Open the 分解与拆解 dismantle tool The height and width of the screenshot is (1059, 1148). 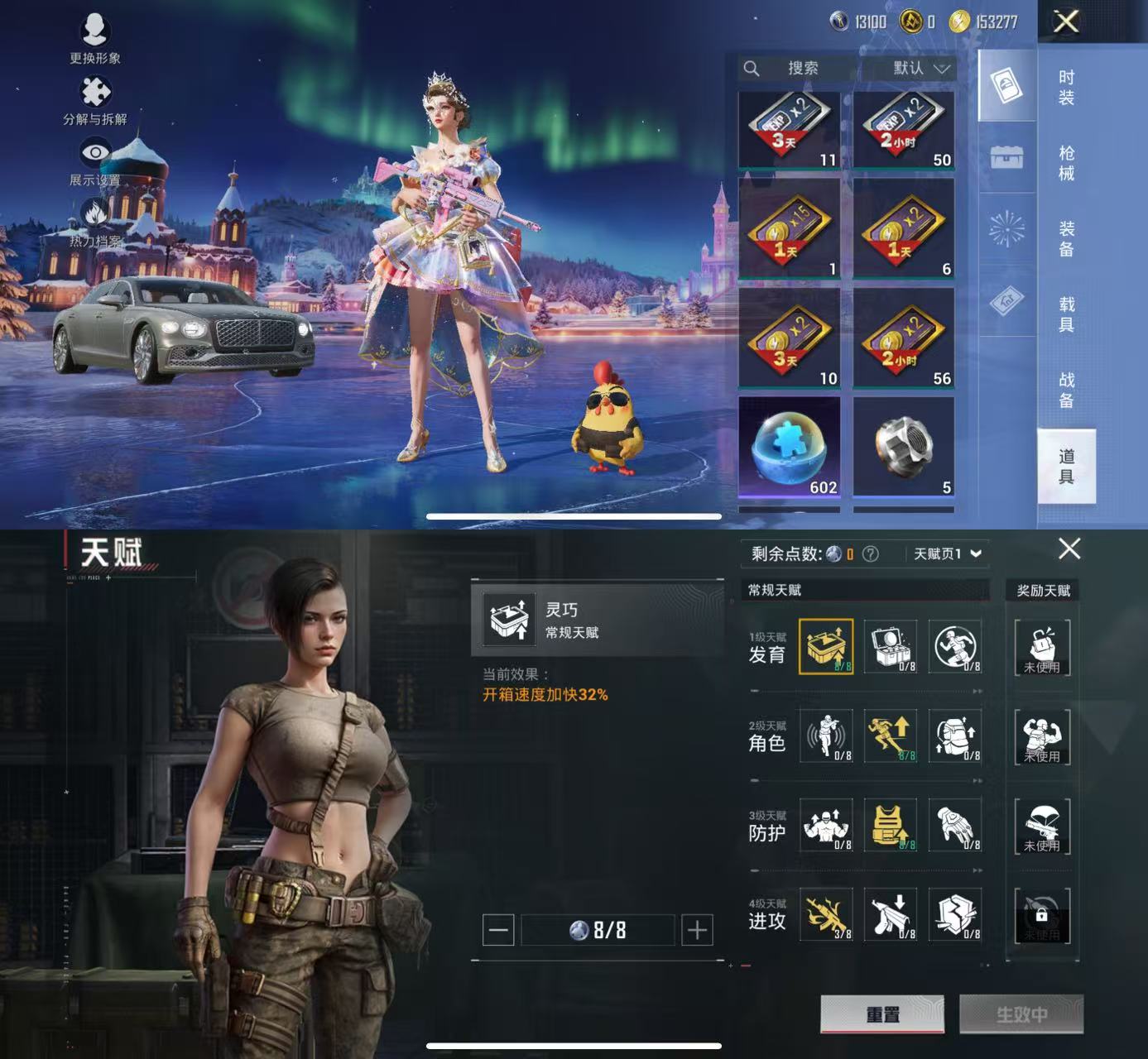click(x=94, y=93)
